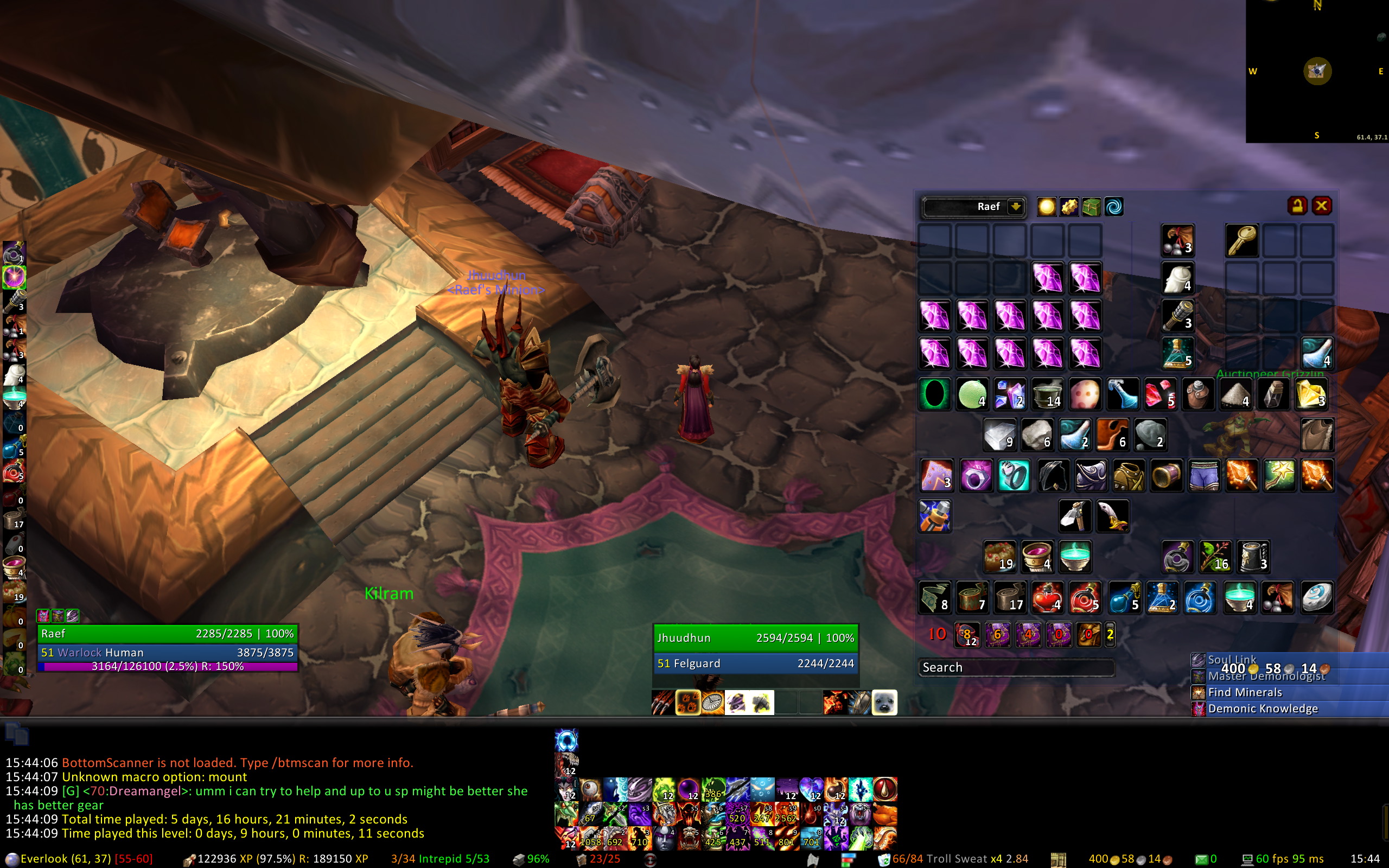Toggle the bag window padlock button
The height and width of the screenshot is (868, 1389).
1298,206
